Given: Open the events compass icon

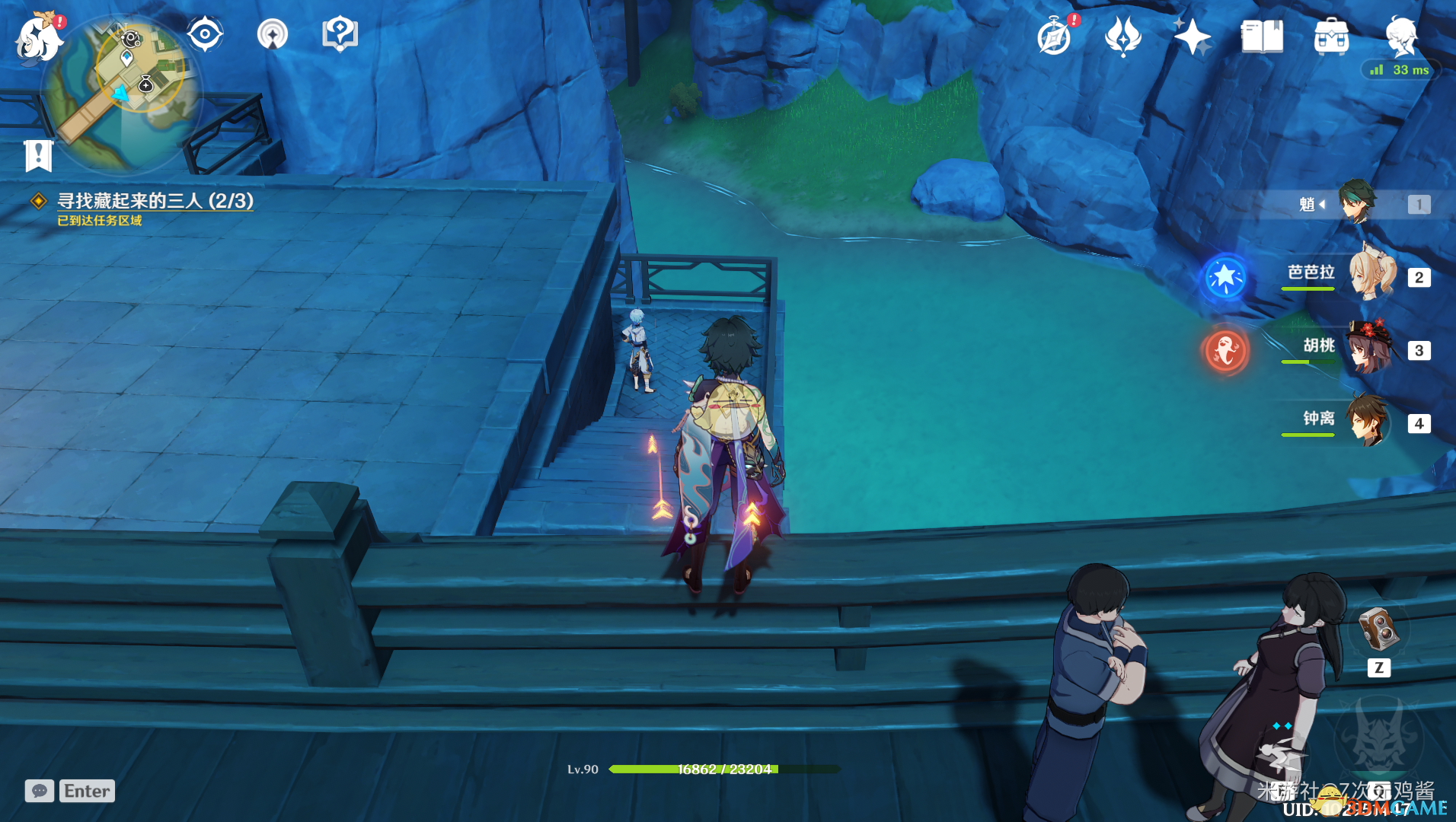Looking at the screenshot, I should 1055,37.
